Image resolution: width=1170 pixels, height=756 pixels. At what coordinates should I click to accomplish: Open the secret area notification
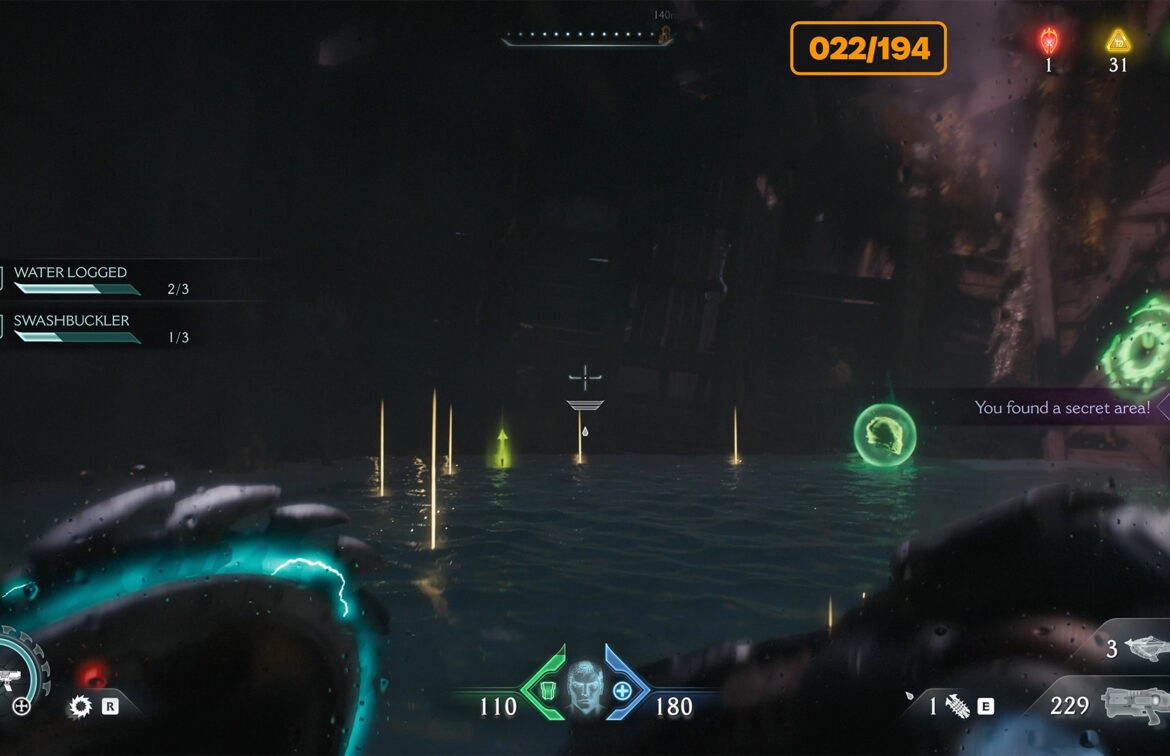[1062, 408]
